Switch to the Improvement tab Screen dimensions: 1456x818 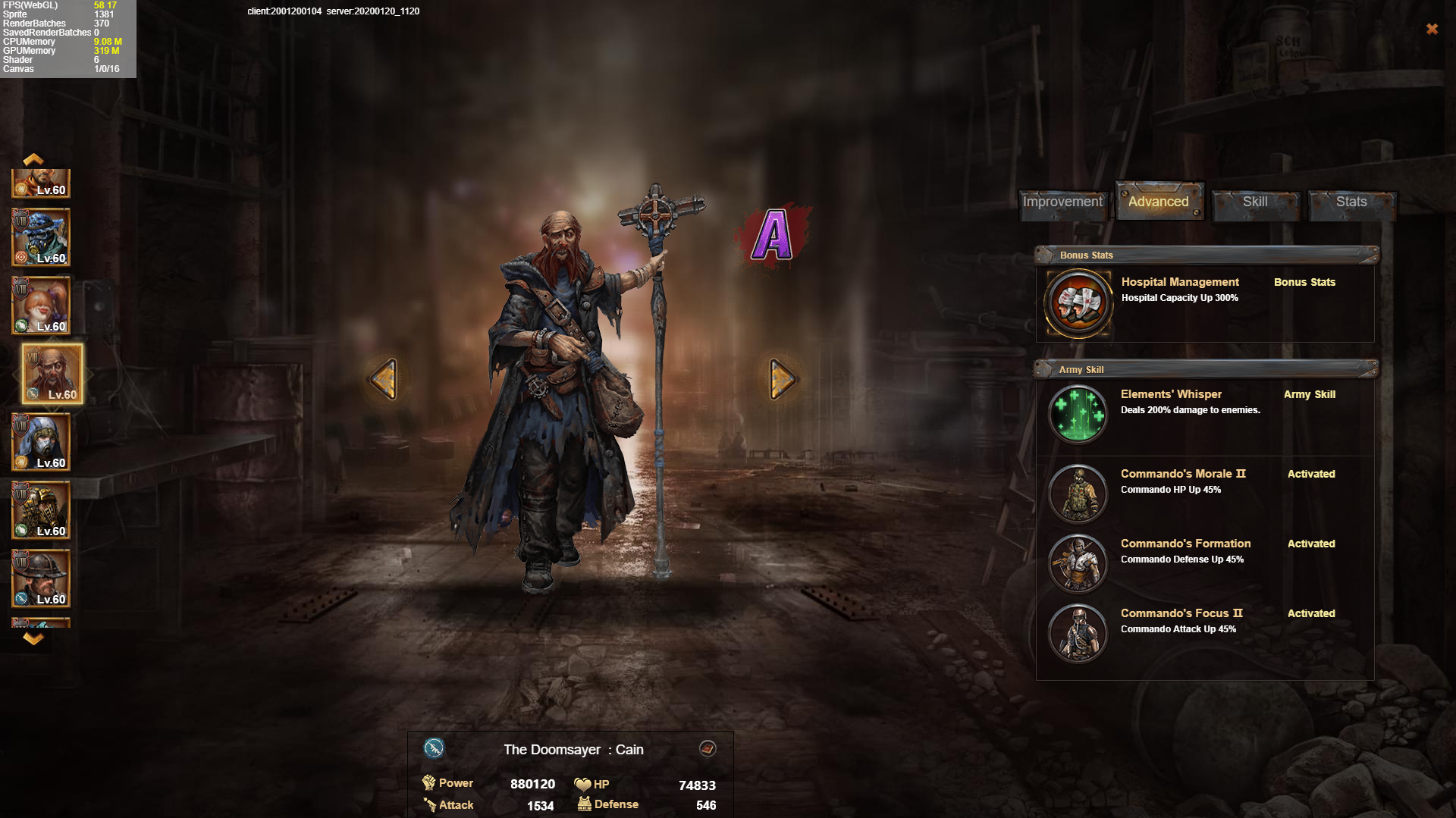(1062, 202)
